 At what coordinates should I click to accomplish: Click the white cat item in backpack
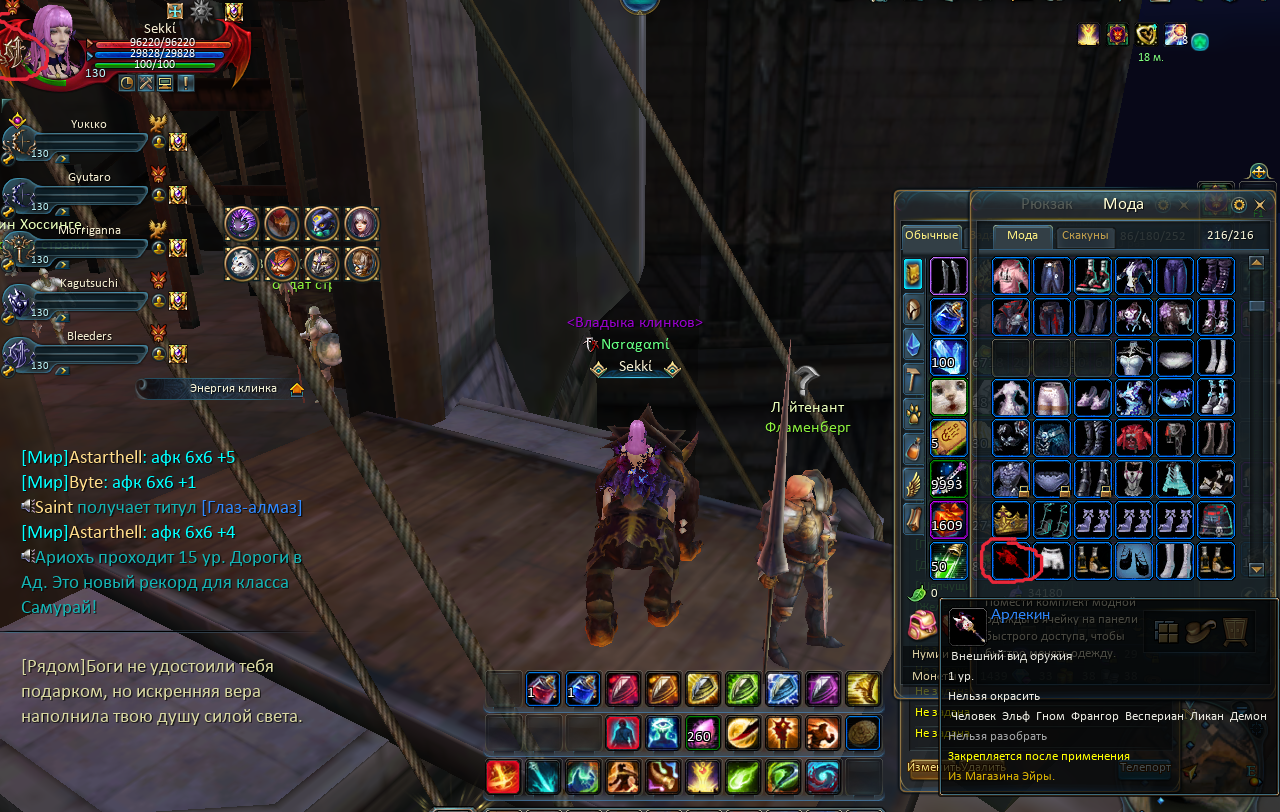948,398
